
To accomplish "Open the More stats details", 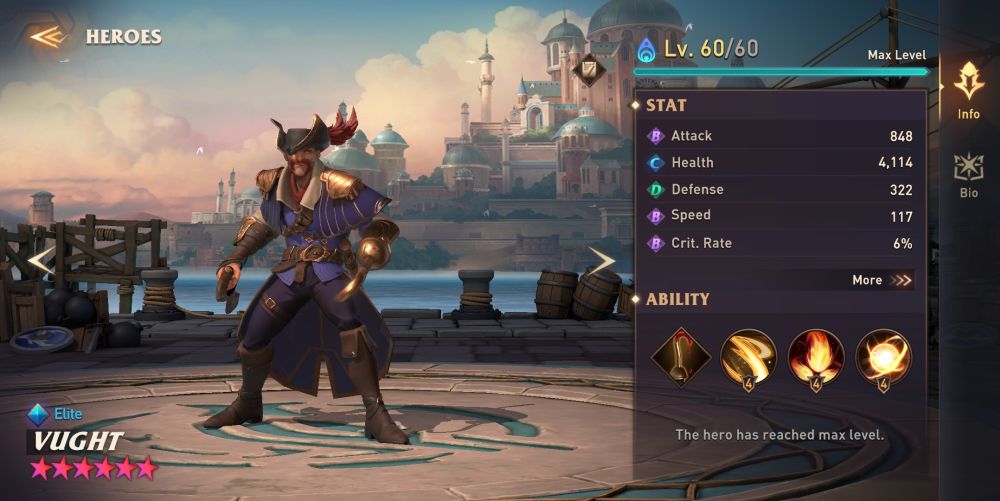I will [882, 280].
